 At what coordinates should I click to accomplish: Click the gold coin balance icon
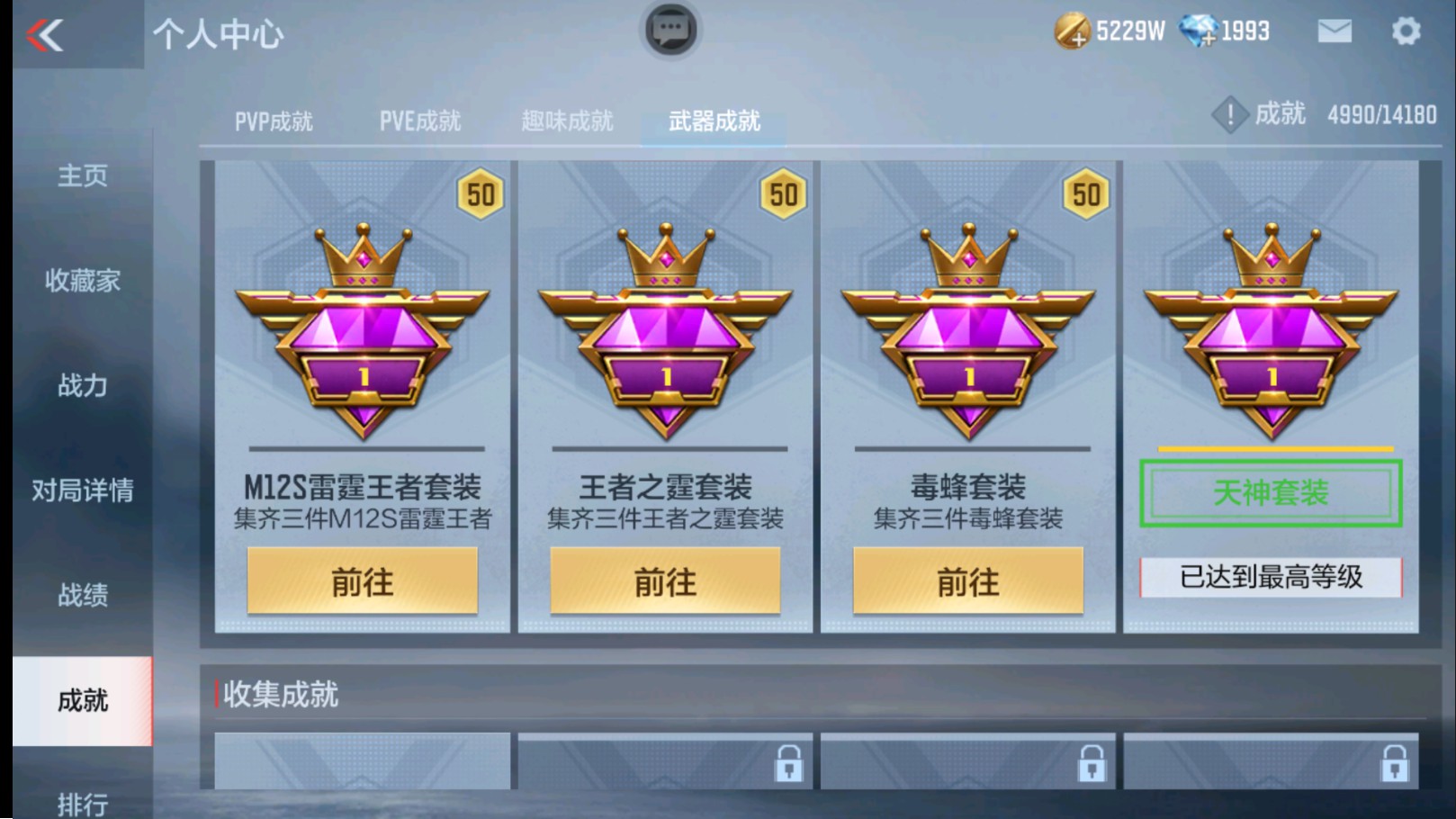pos(1072,31)
